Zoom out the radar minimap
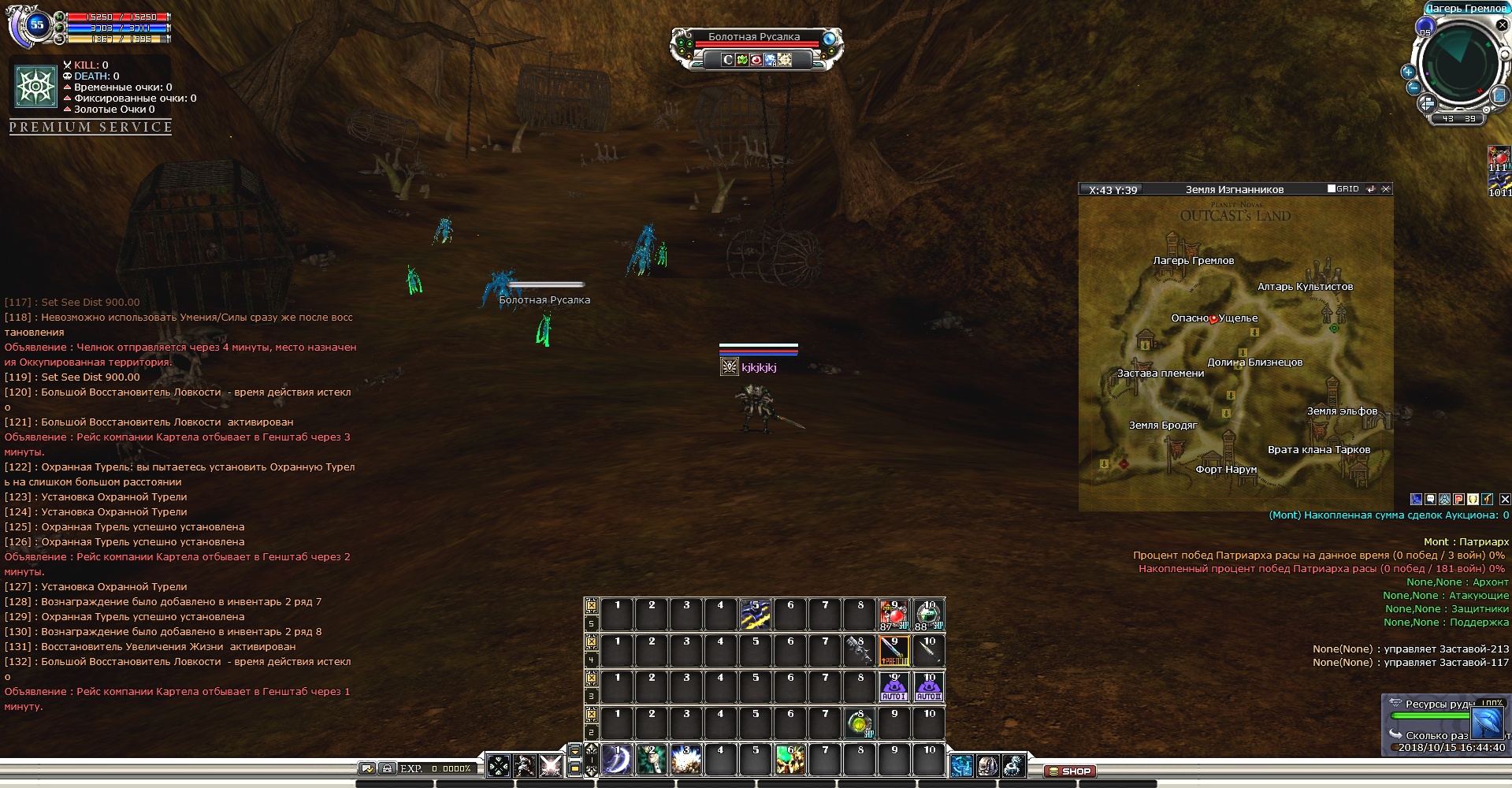1512x788 pixels. pos(1414,87)
